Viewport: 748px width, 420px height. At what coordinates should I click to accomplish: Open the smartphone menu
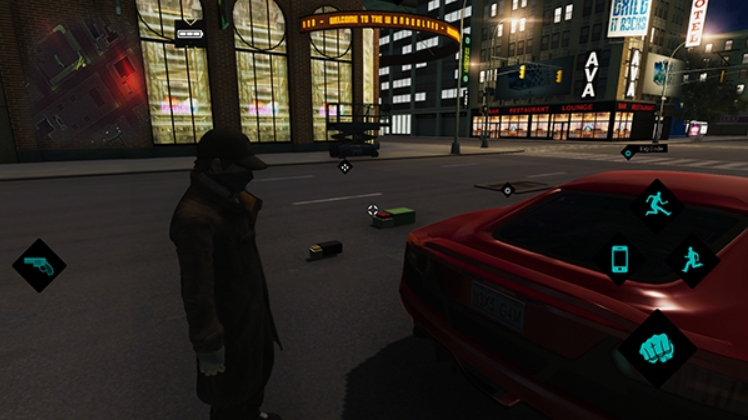coord(619,259)
